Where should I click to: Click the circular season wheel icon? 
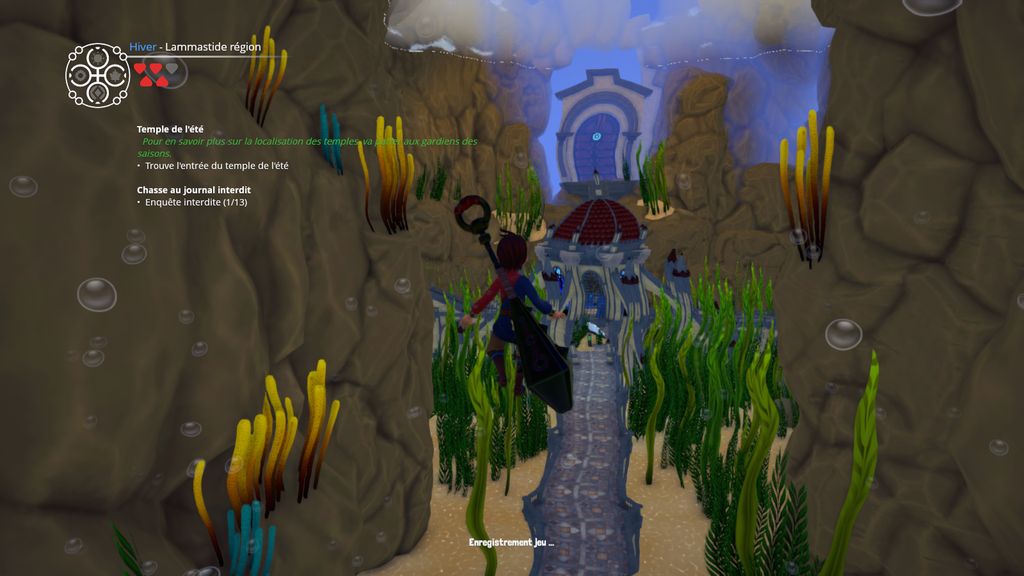pyautogui.click(x=97, y=74)
